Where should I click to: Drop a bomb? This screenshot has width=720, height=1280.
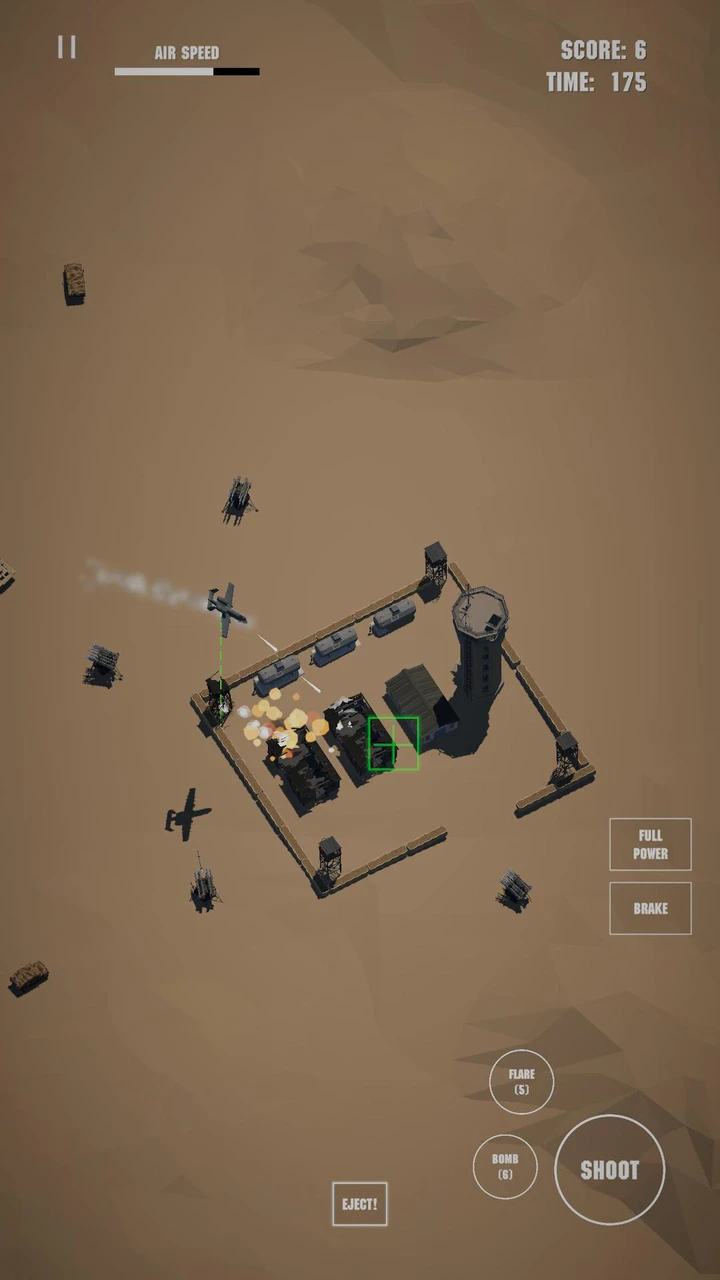pyautogui.click(x=505, y=1166)
